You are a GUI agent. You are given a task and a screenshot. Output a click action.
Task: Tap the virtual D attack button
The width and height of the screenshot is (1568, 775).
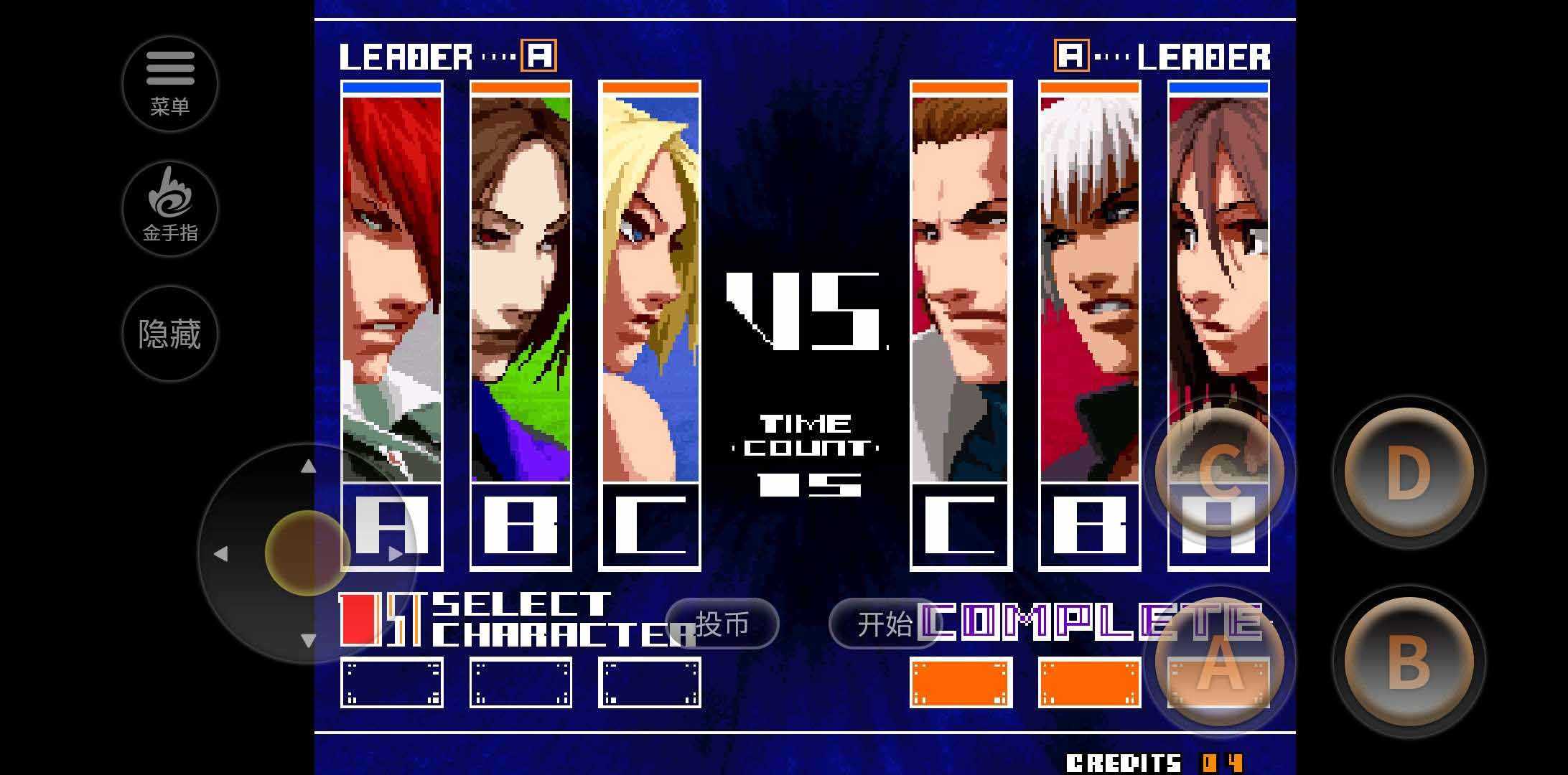coord(1408,472)
